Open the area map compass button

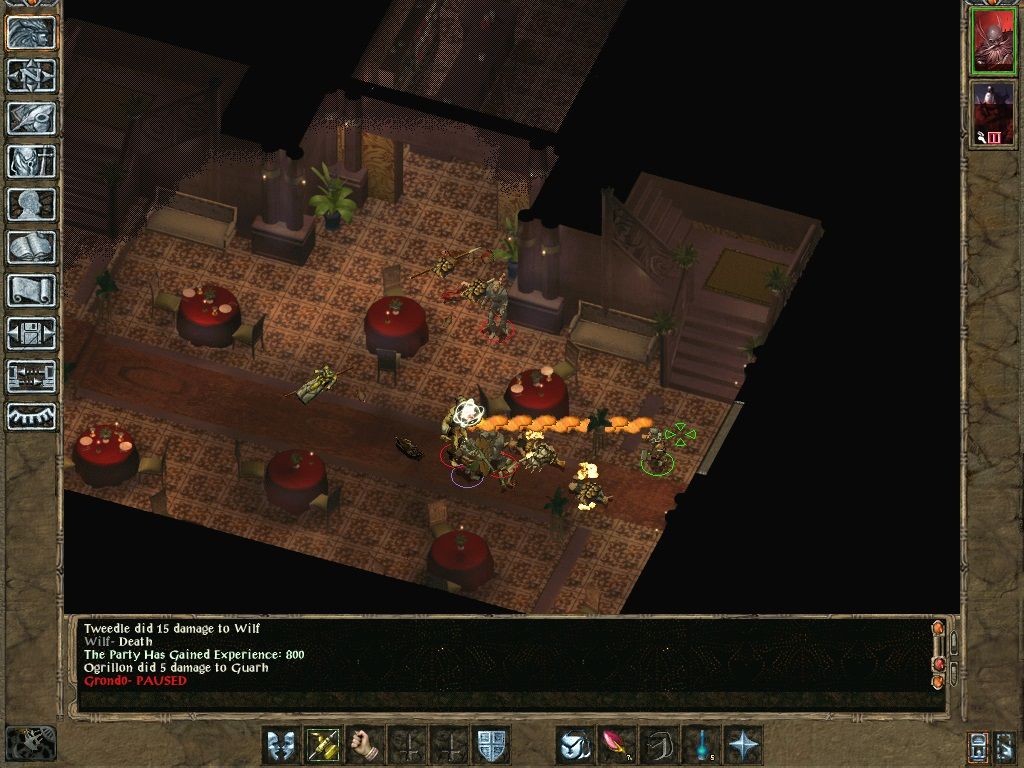point(31,76)
